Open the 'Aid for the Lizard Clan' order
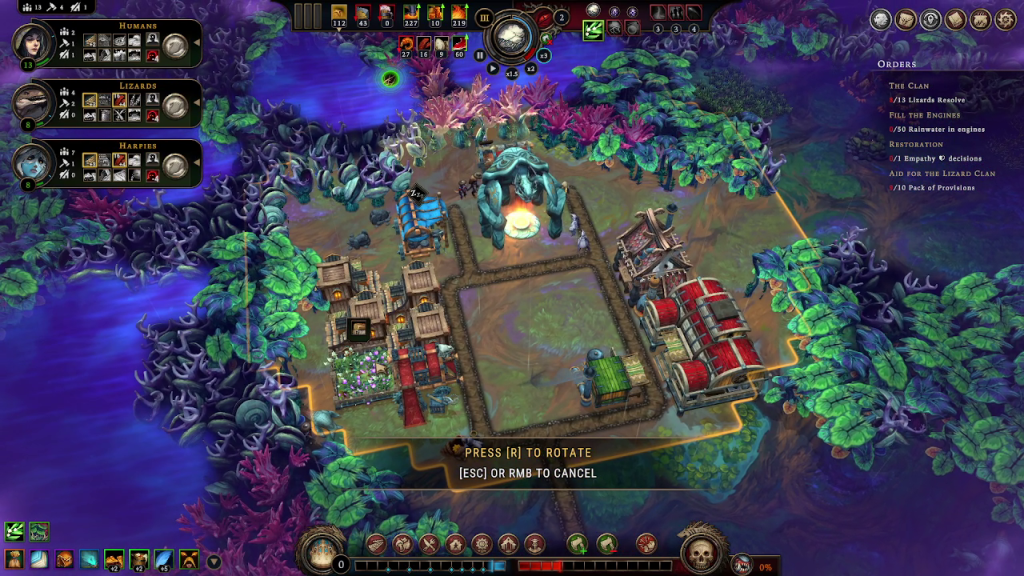Screen dimensions: 1024x576 (942, 173)
